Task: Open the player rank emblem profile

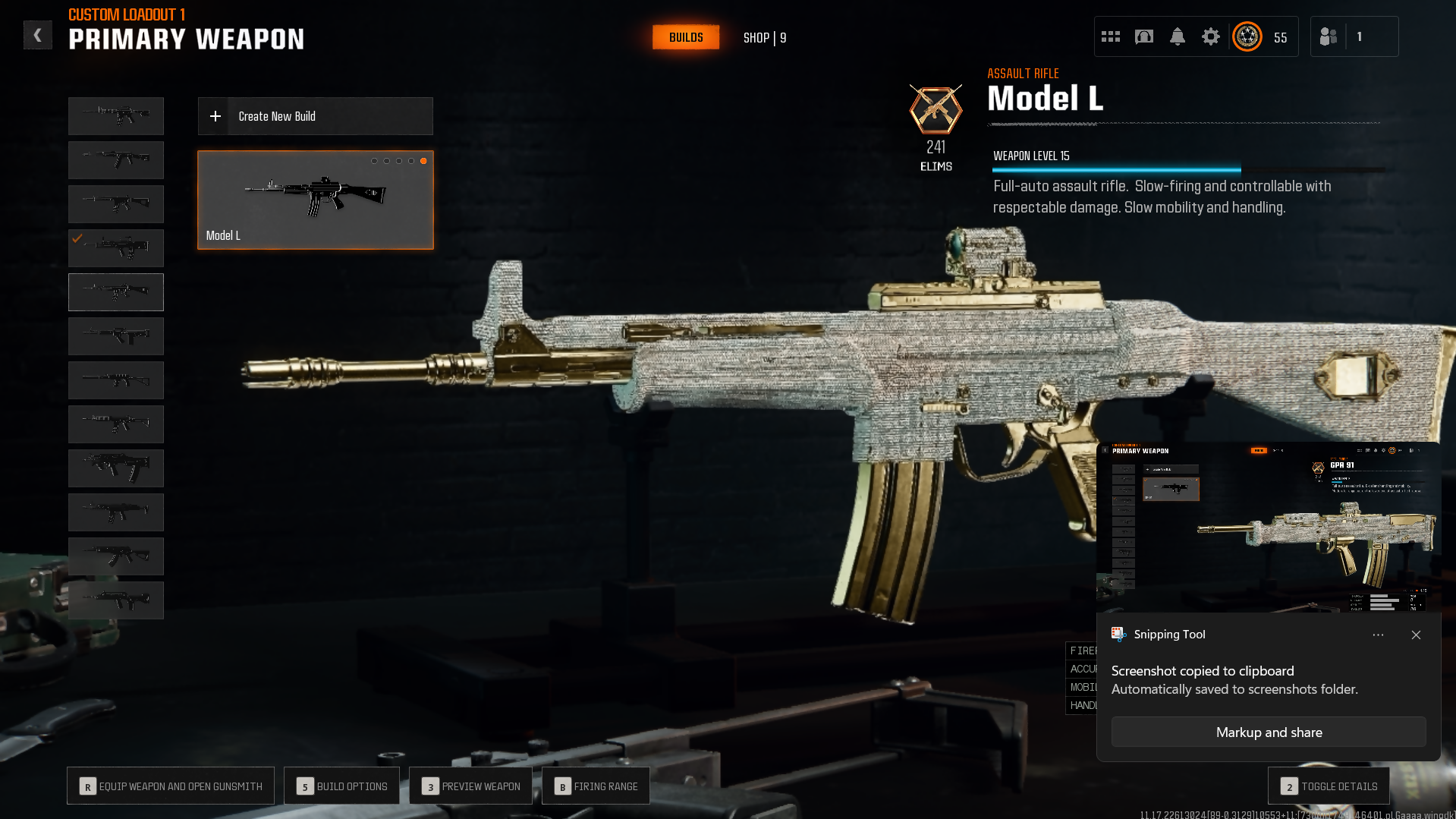Action: pyautogui.click(x=1247, y=36)
